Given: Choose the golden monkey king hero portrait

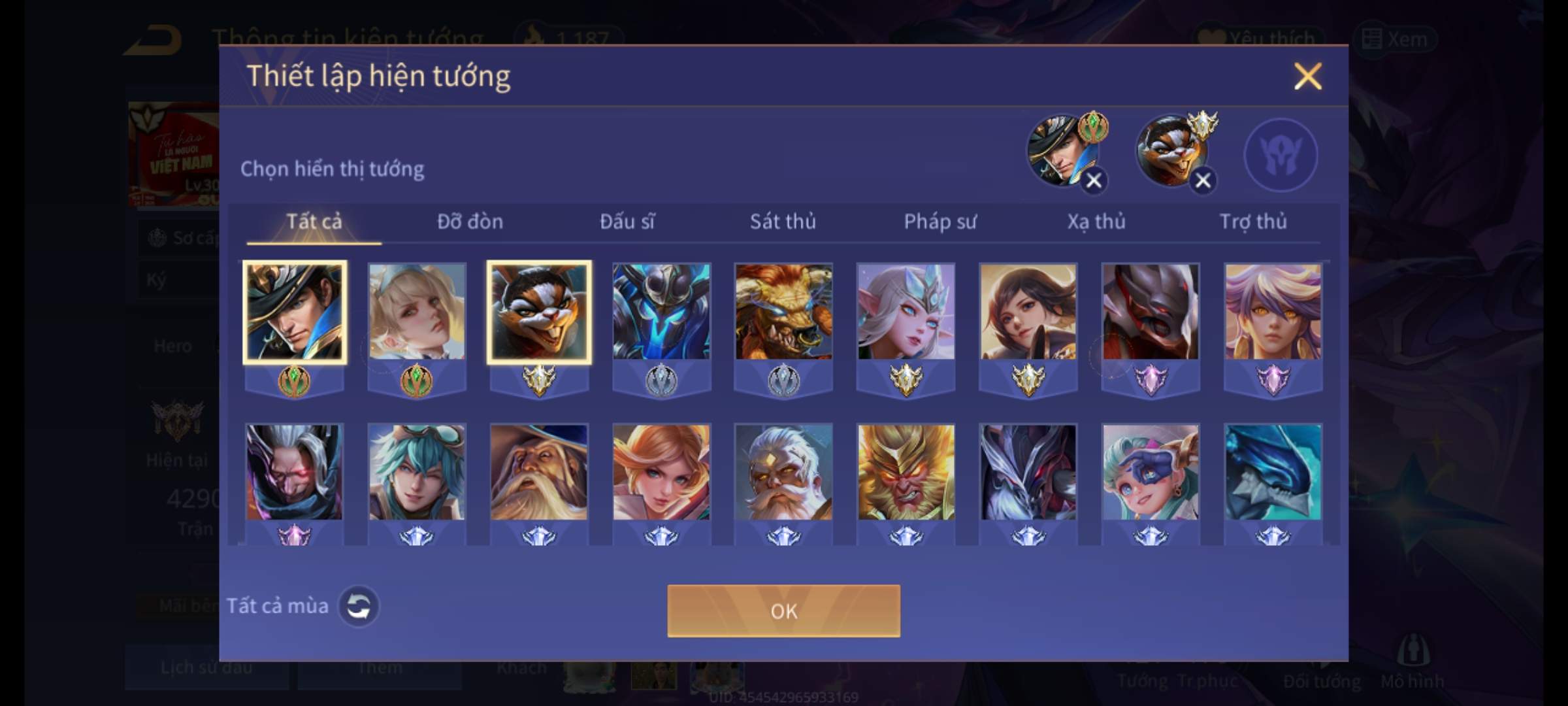Looking at the screenshot, I should pyautogui.click(x=906, y=473).
